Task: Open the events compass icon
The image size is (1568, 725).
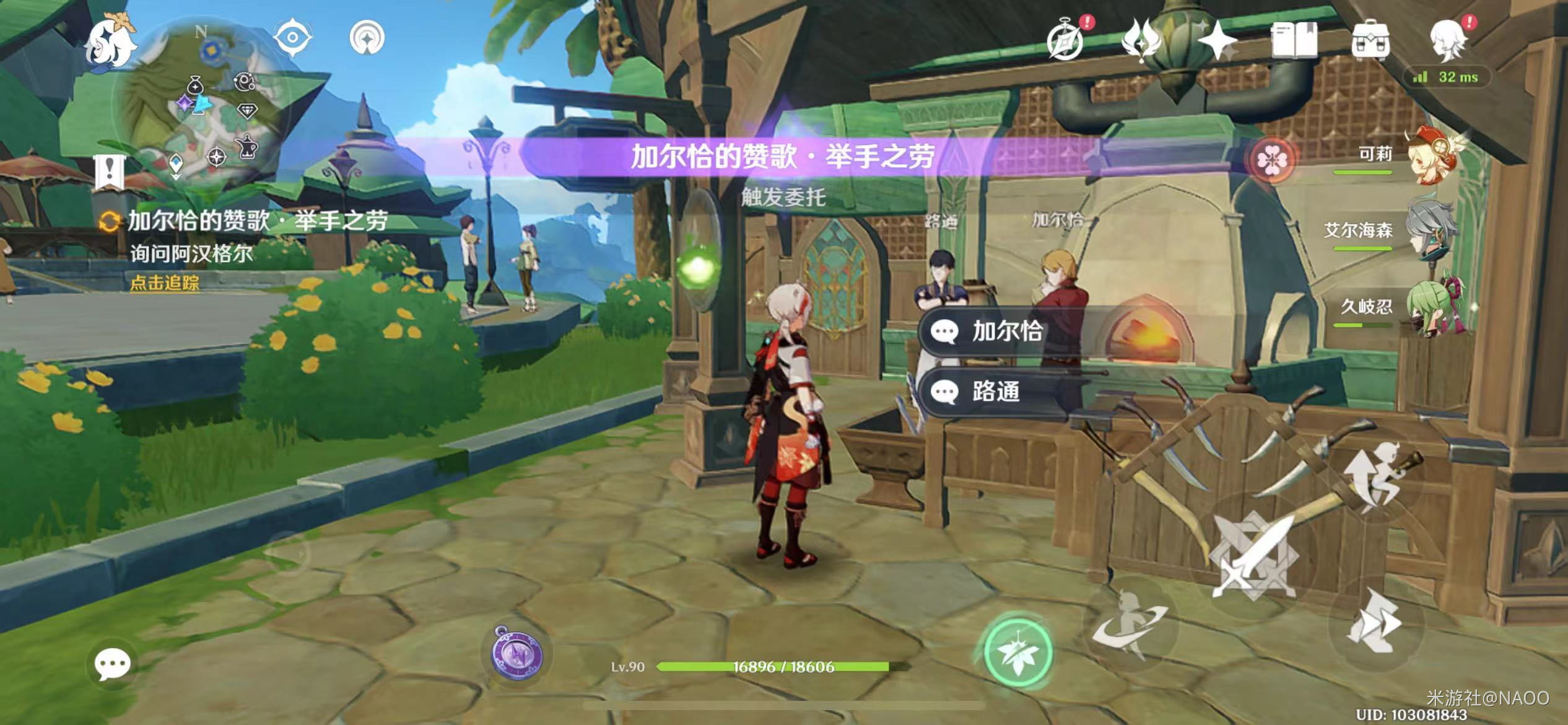Action: (x=1066, y=41)
